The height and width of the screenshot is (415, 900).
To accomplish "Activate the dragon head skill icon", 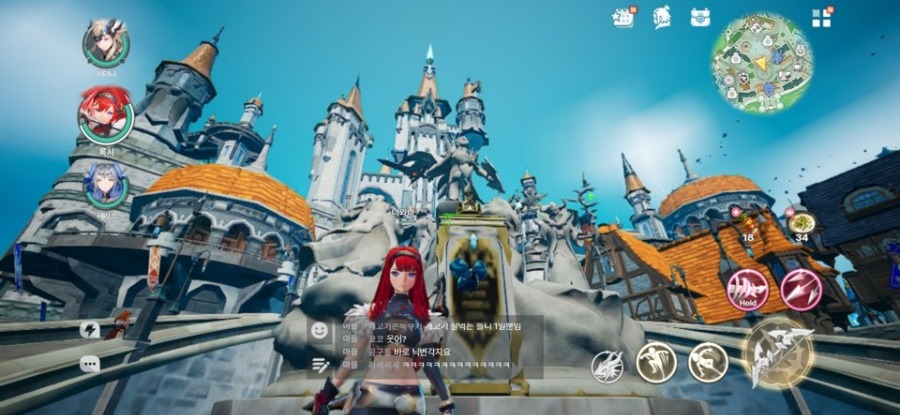I will coord(608,367).
